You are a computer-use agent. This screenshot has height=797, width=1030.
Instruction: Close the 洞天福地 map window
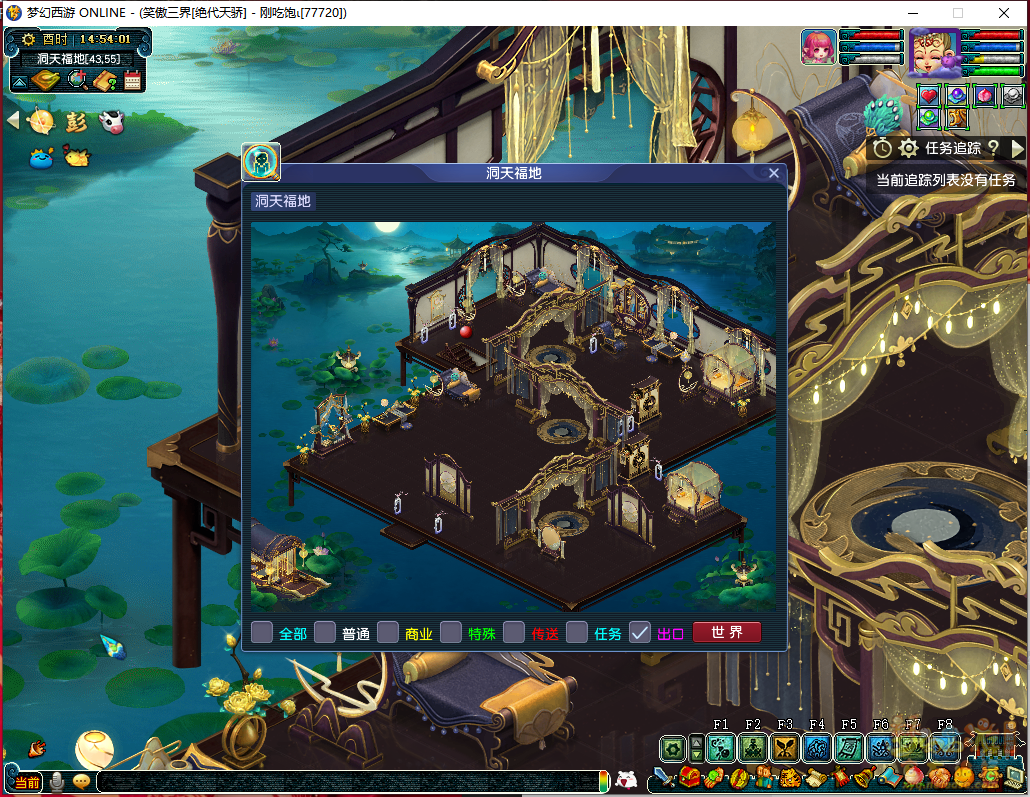(x=773, y=173)
